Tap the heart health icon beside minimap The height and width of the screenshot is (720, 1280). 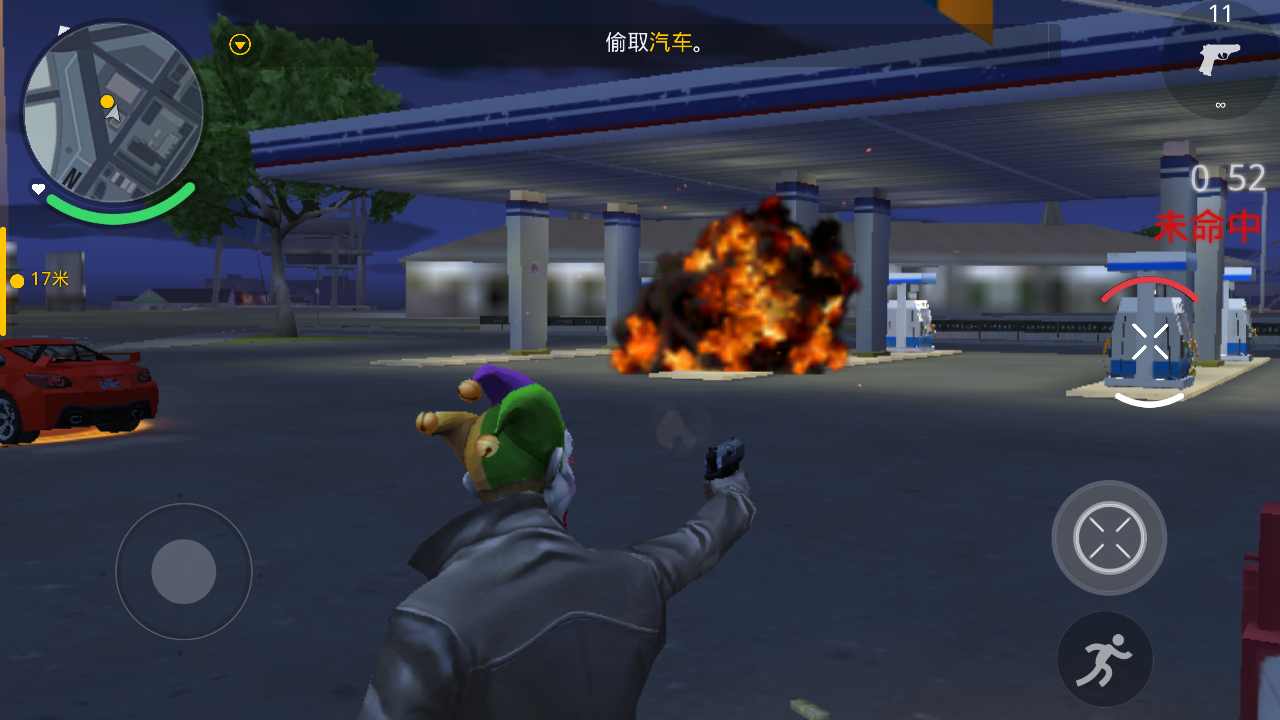tap(37, 189)
